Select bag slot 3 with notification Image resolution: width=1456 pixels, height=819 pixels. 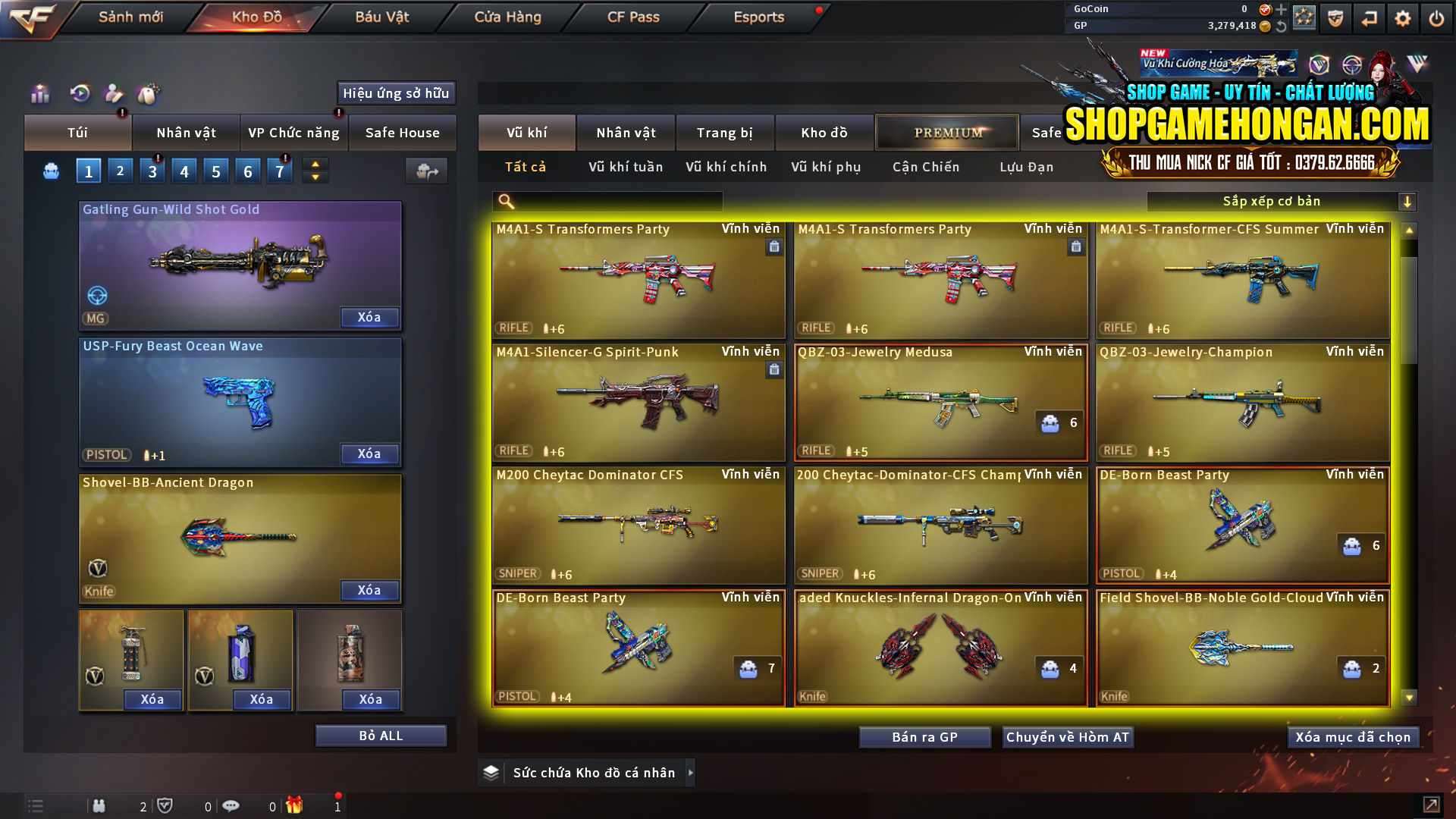152,171
